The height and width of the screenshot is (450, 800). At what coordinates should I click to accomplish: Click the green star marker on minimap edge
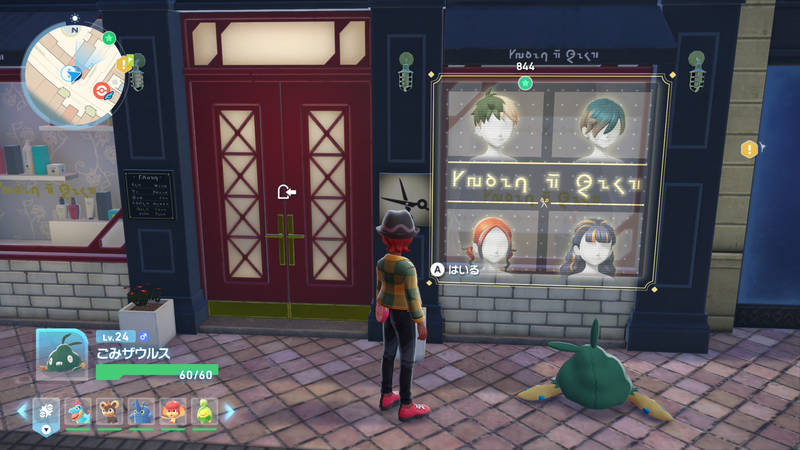pos(109,38)
